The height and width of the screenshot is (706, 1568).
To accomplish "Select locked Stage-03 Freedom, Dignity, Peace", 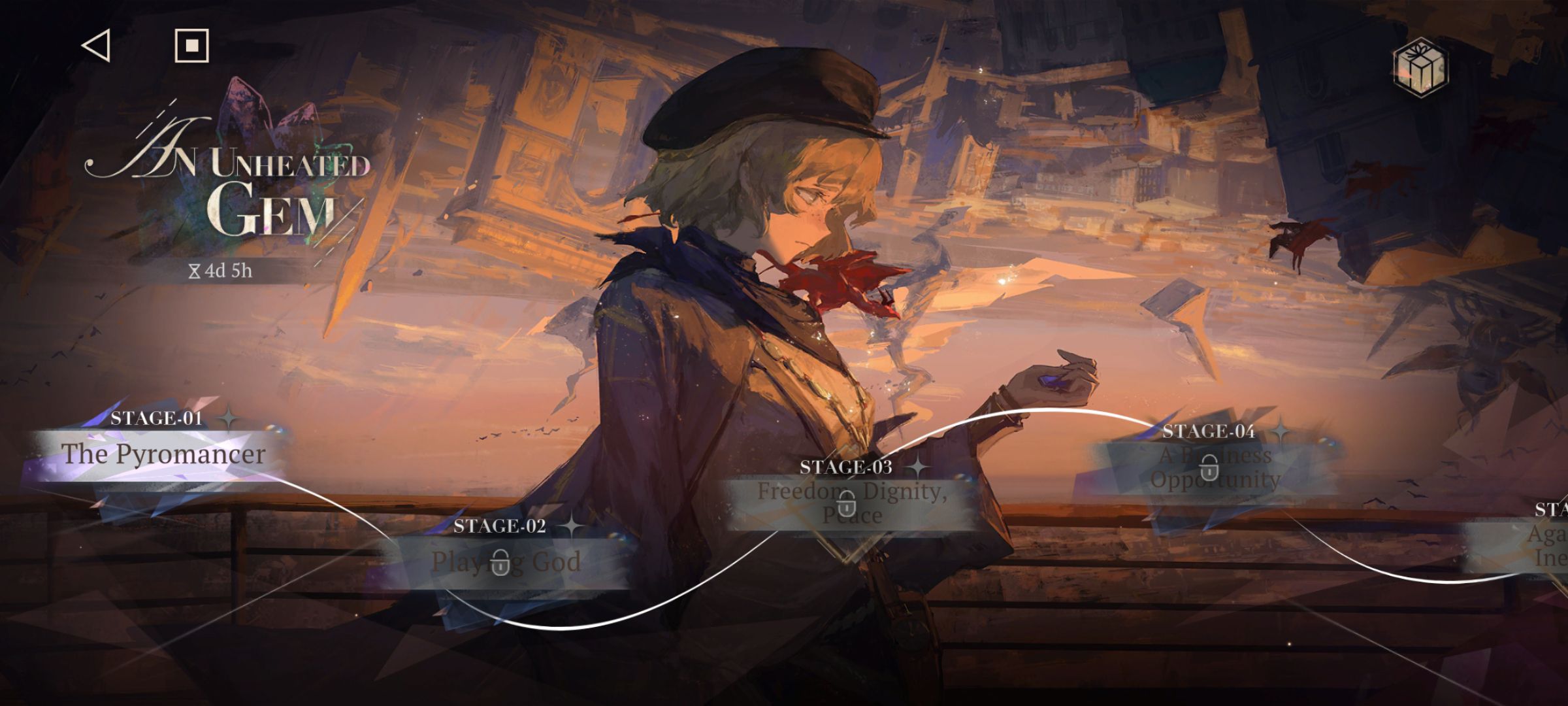I will coord(851,503).
